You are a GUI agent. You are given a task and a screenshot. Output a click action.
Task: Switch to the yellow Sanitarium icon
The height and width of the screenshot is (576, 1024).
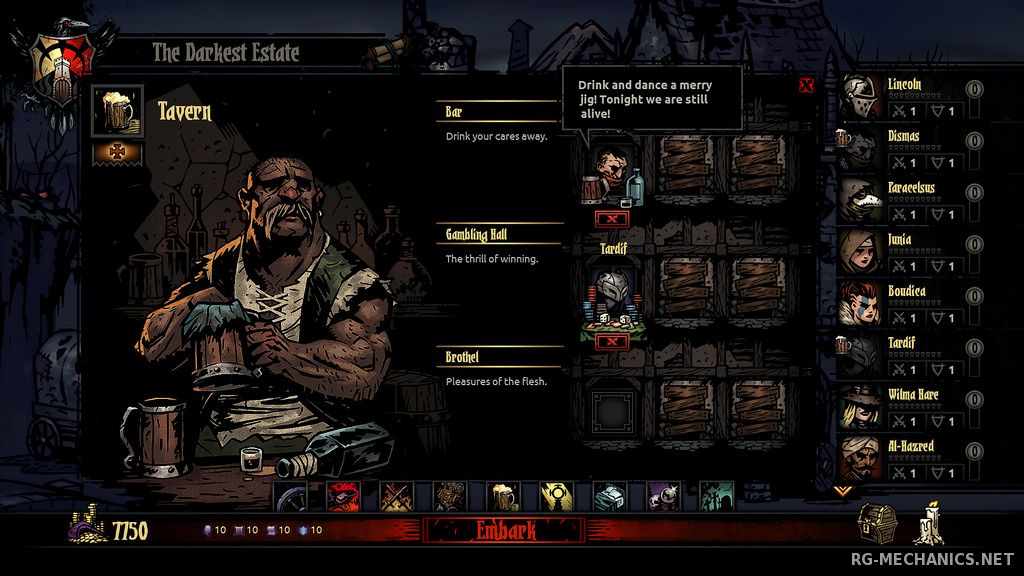pos(555,496)
